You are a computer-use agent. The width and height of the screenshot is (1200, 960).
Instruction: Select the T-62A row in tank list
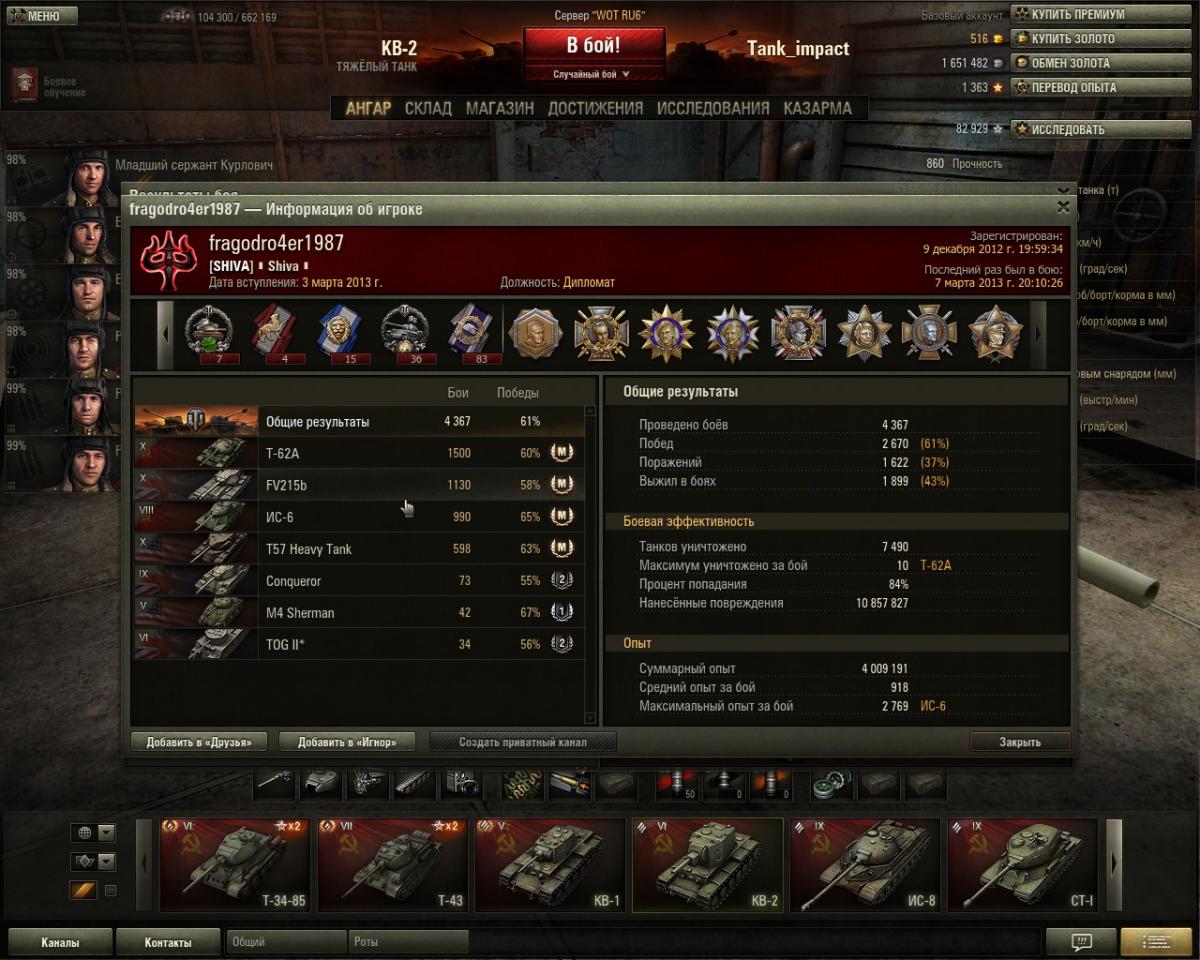point(358,453)
